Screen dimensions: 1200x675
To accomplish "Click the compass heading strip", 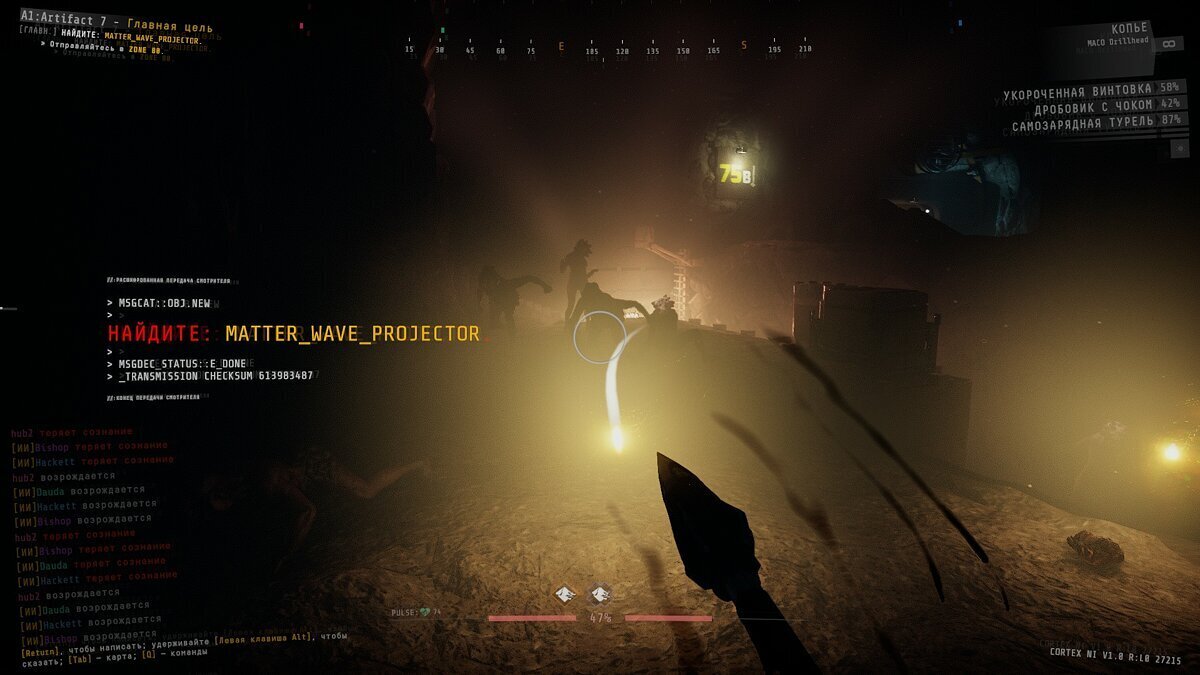I will [x=608, y=49].
